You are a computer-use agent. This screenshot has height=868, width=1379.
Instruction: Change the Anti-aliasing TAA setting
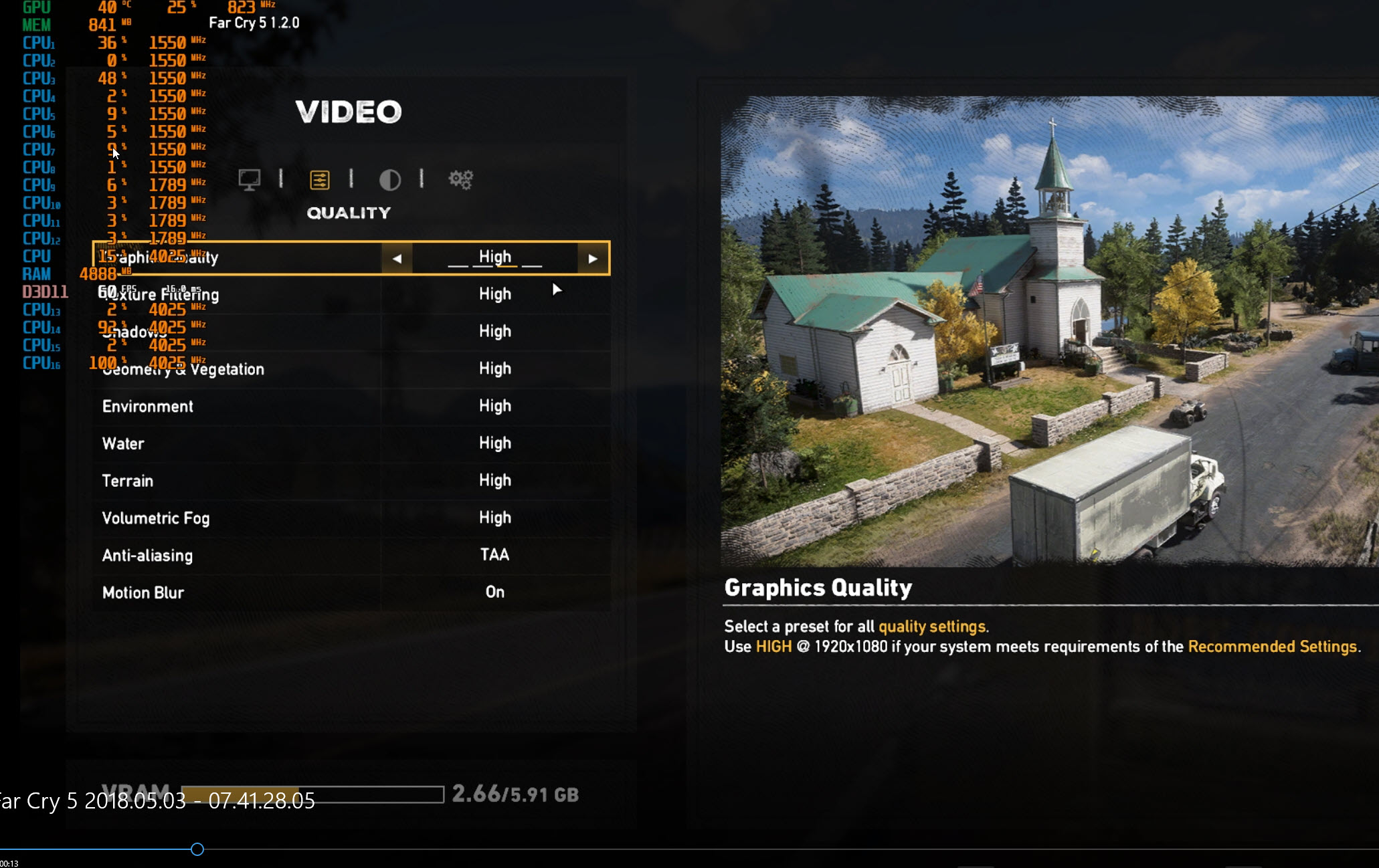pos(494,555)
